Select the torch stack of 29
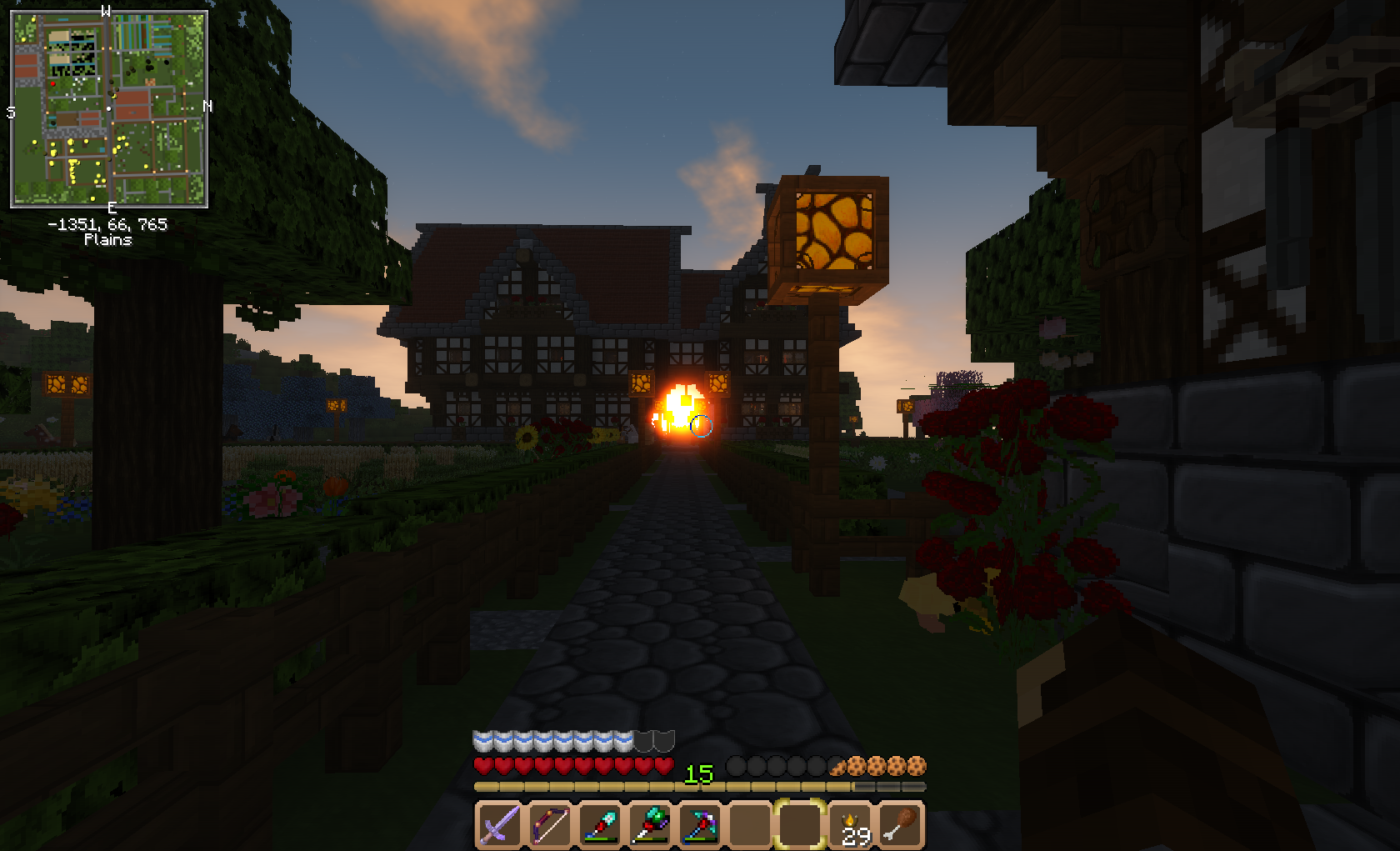 (x=852, y=825)
